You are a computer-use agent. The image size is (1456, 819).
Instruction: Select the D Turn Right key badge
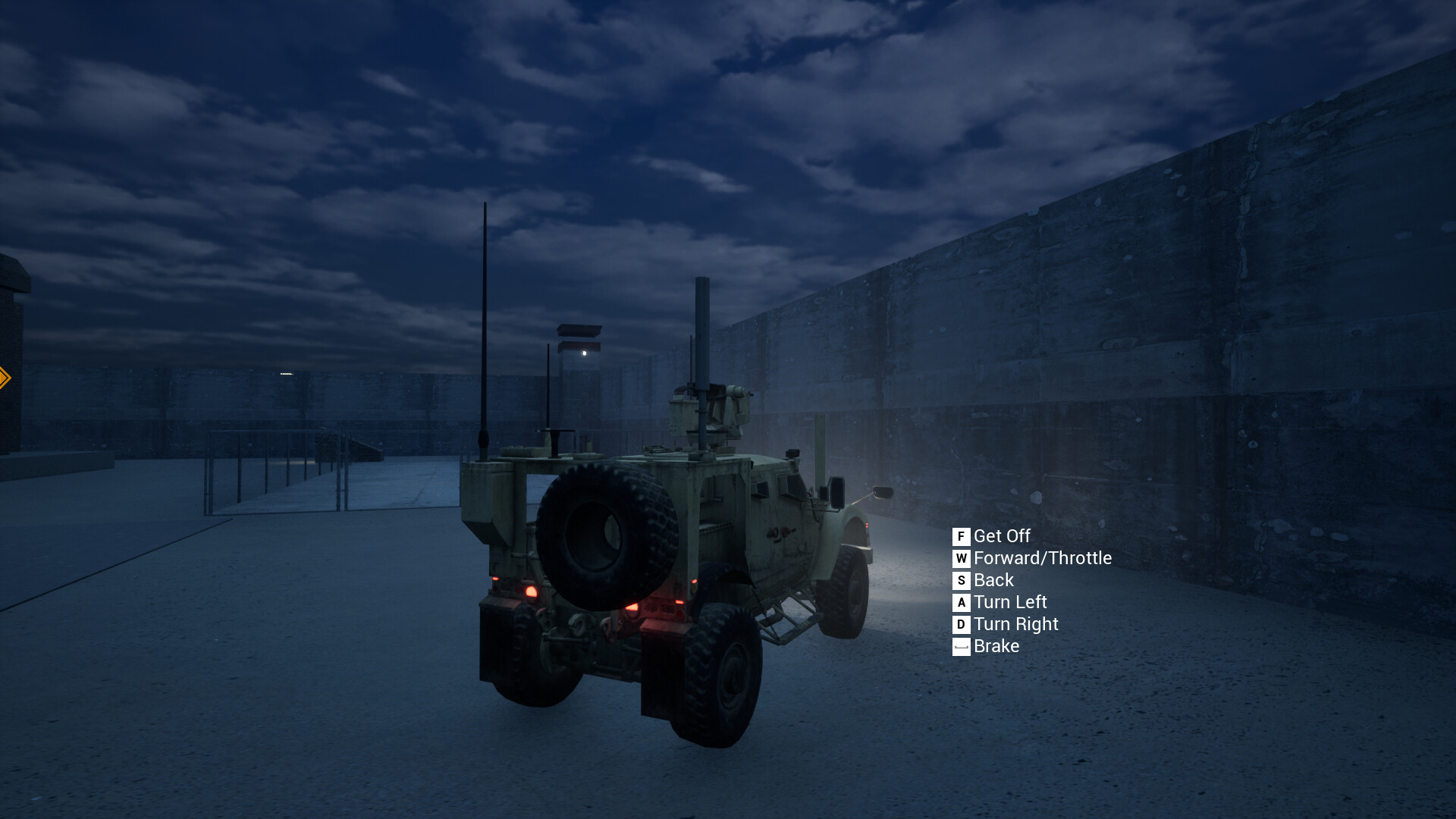pyautogui.click(x=961, y=625)
